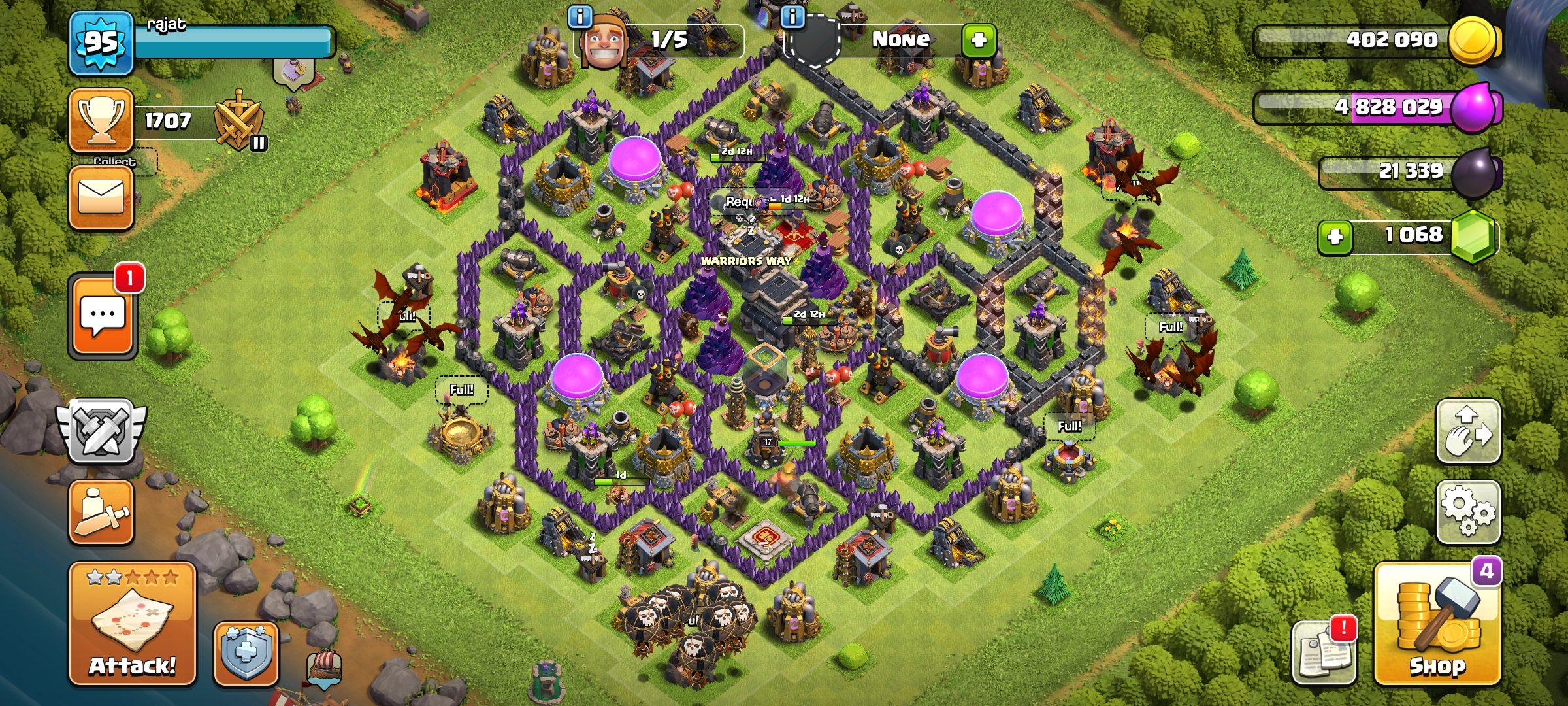
Task: Open the news notes button with alert
Action: 1324,652
